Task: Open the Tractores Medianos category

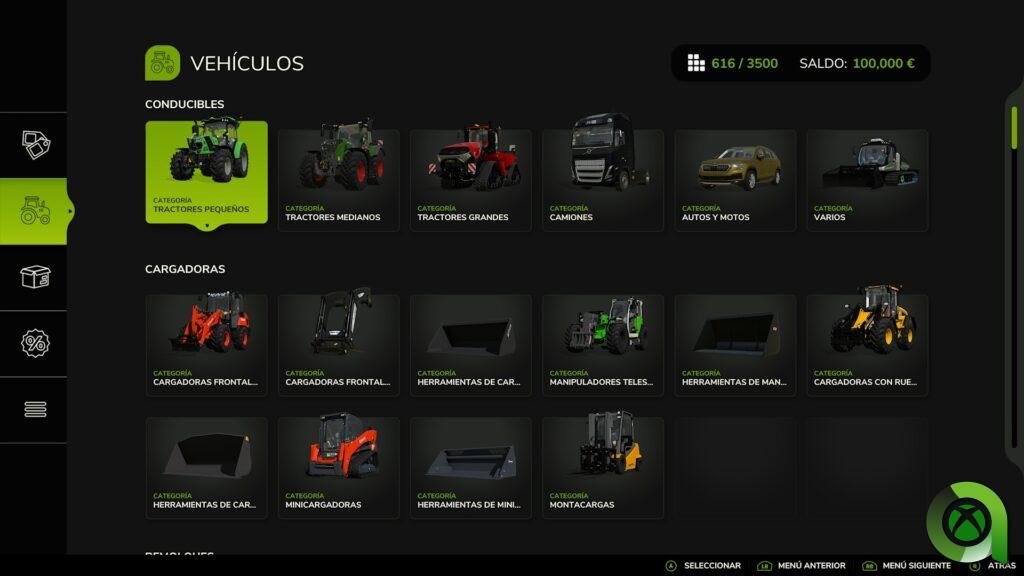Action: point(338,180)
